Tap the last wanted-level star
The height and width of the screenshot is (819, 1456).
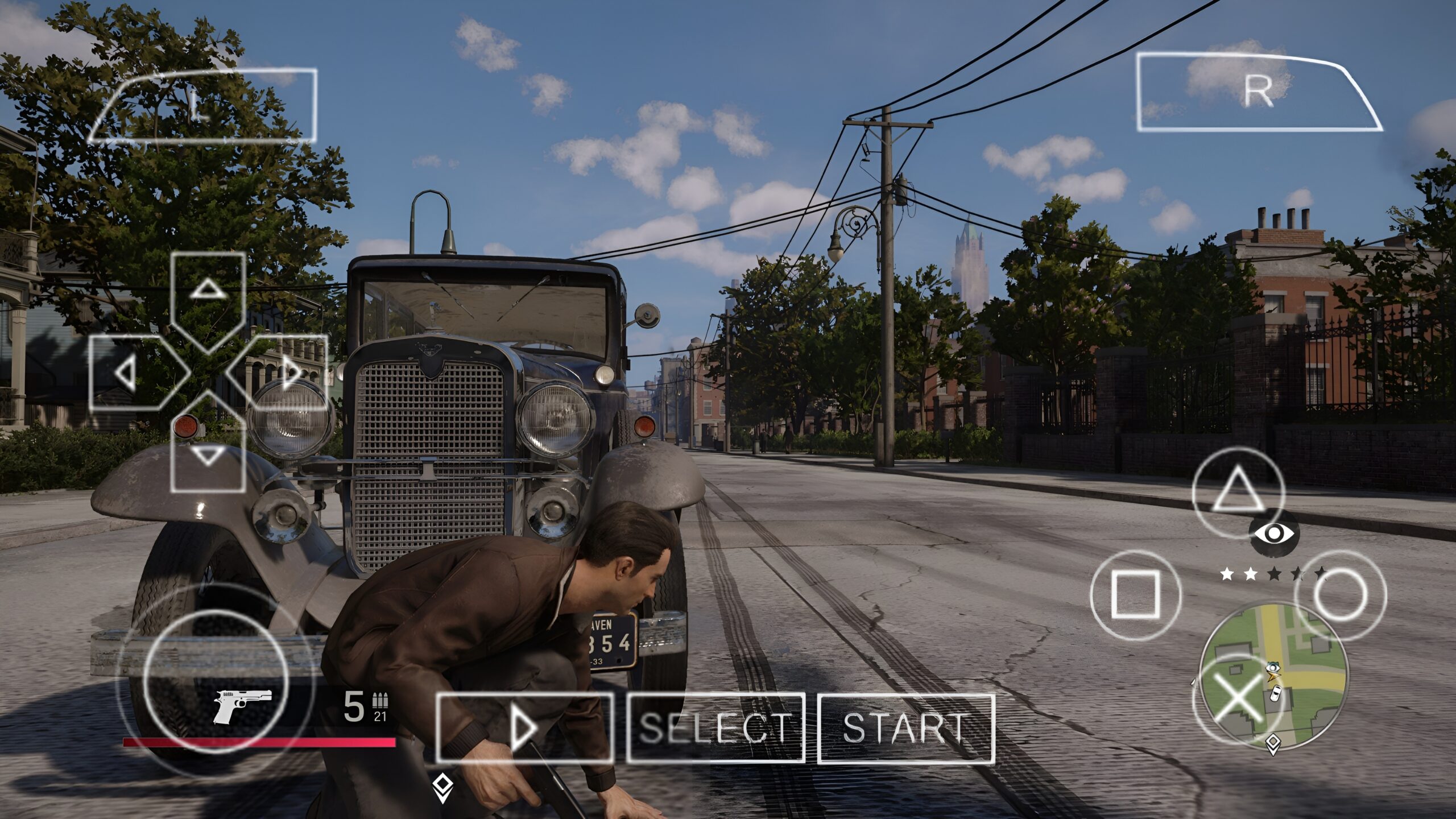[1321, 573]
